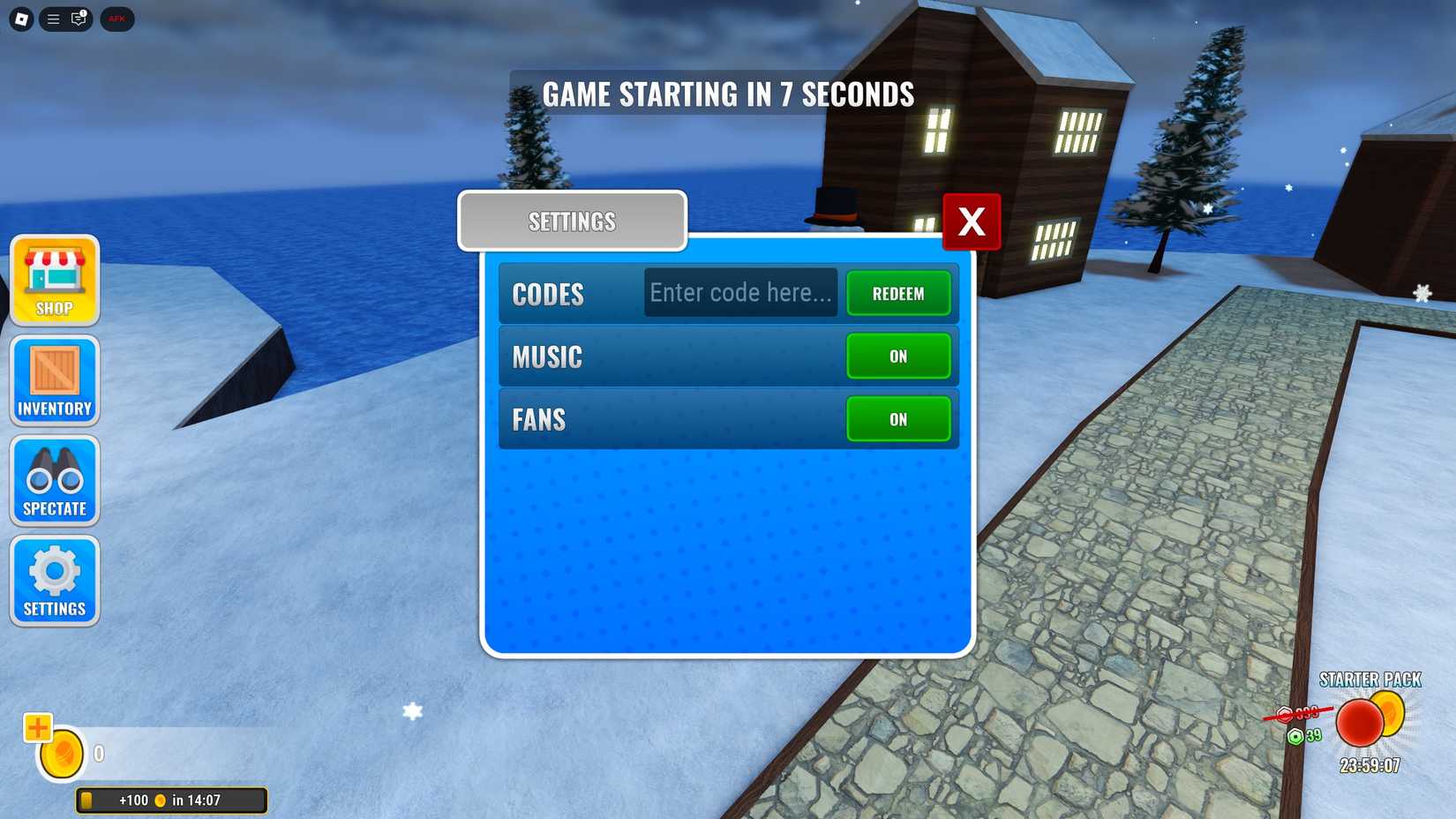
Task: Toggle the AFK mode indicator
Action: point(116,19)
